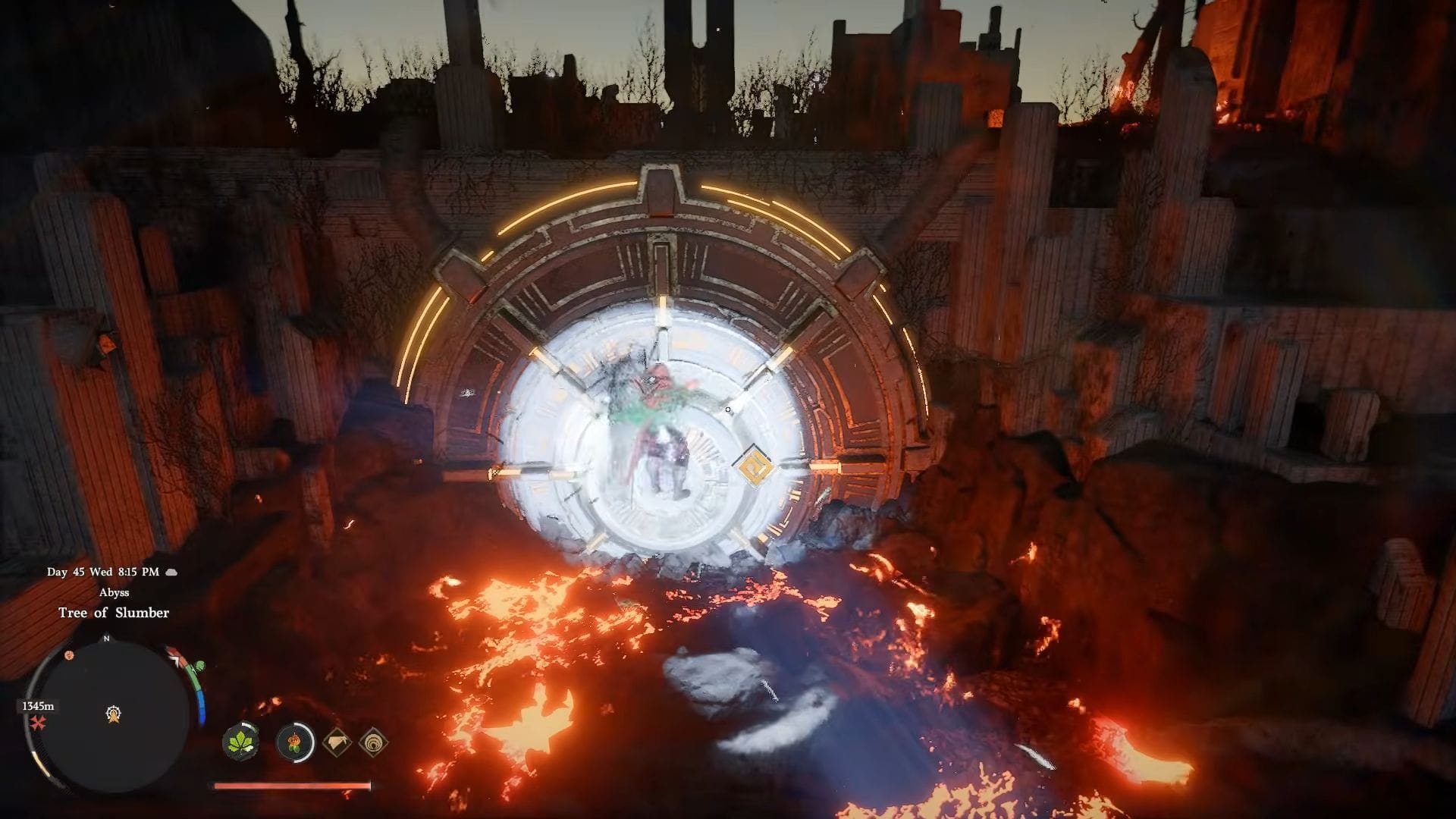Click the tan pointing-hand diamond icon
Screen dimensions: 1456x819
[x=337, y=742]
